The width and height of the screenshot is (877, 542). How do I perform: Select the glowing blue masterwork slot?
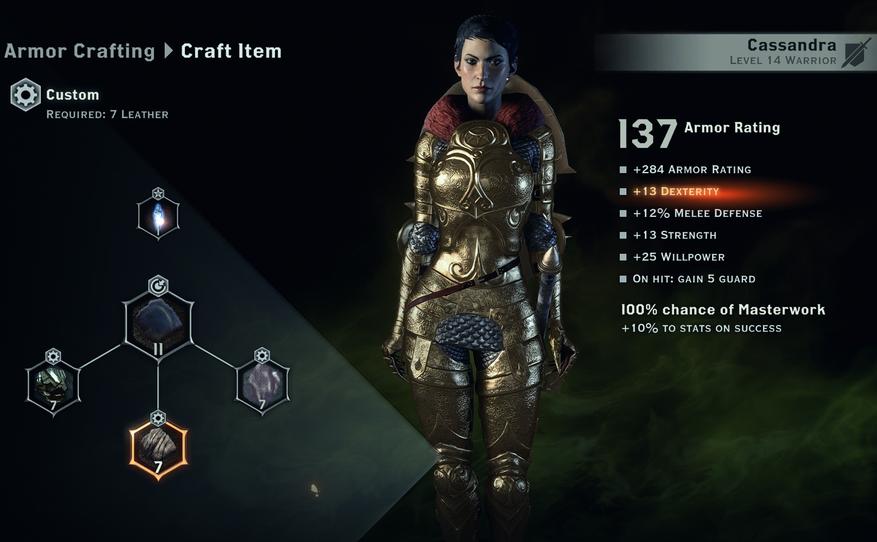(158, 217)
